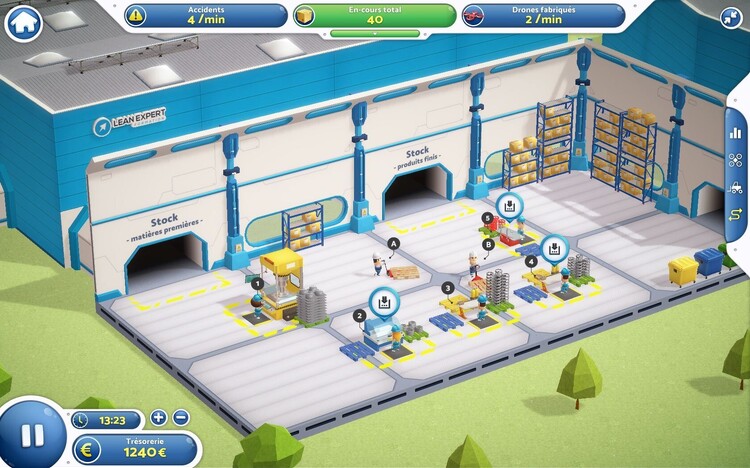Open the forklift icon panel

[736, 187]
